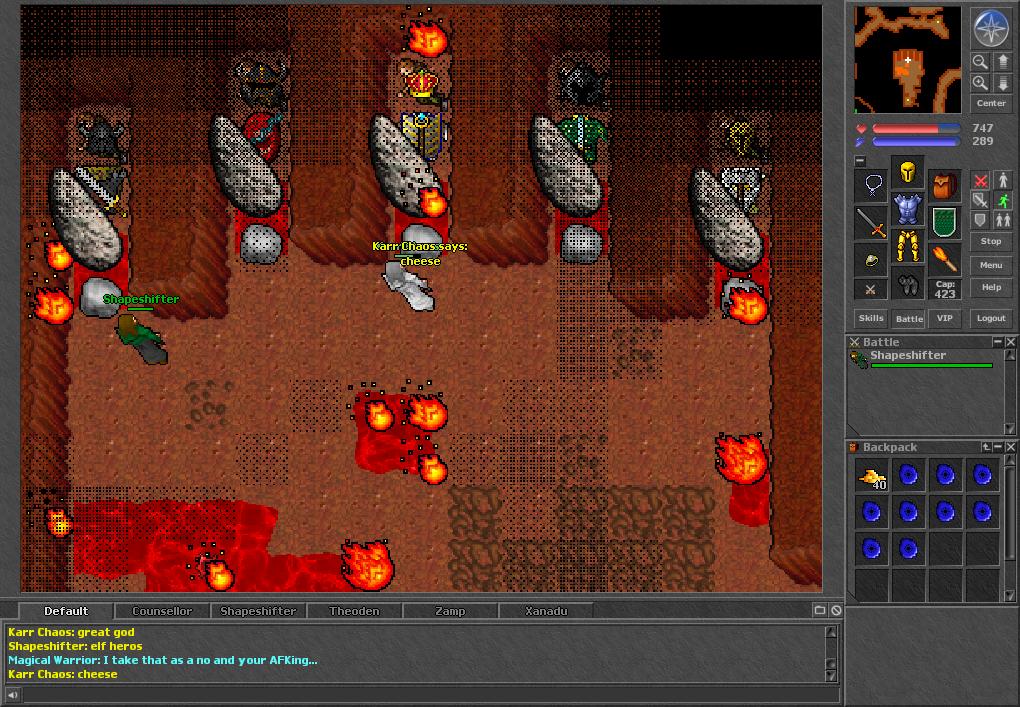The width and height of the screenshot is (1020, 707).
Task: Click the compass rose above the minimap controls
Action: click(x=991, y=28)
